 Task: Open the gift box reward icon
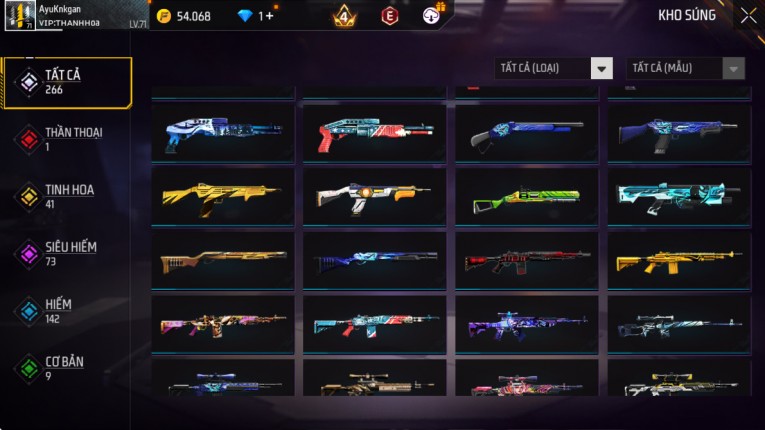[x=433, y=15]
